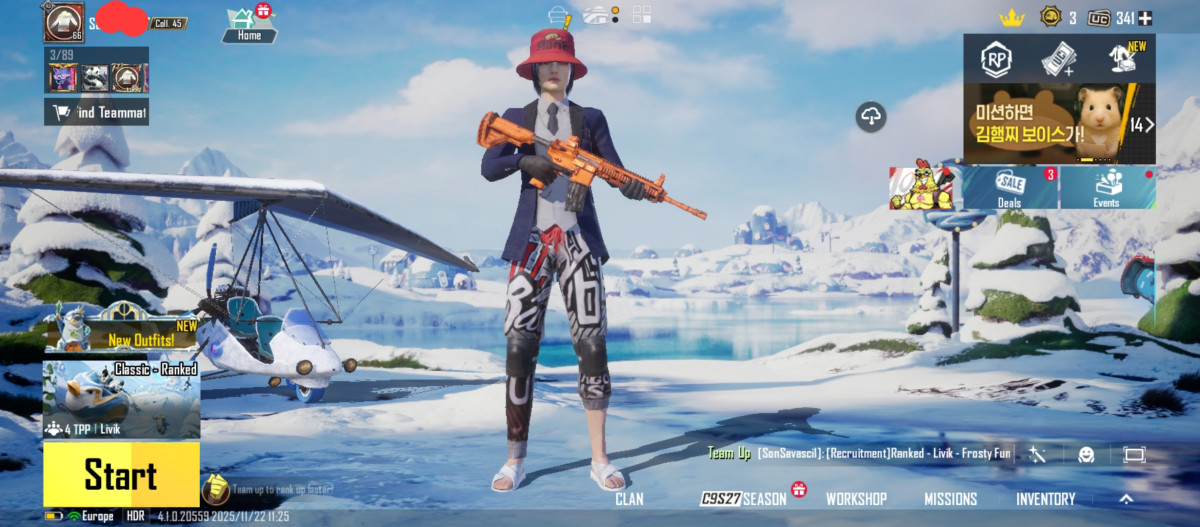
Task: Open the new outfit shop icon
Action: [x=1122, y=58]
